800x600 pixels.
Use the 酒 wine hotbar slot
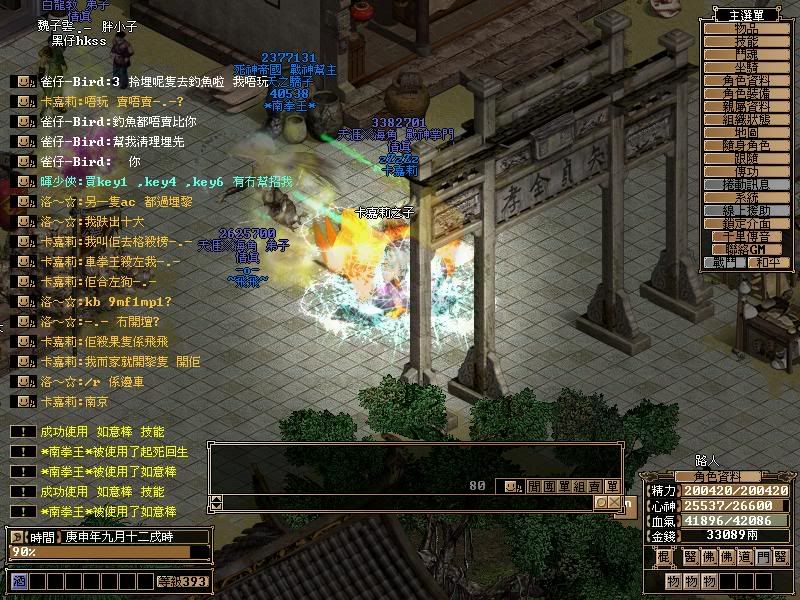(x=18, y=581)
